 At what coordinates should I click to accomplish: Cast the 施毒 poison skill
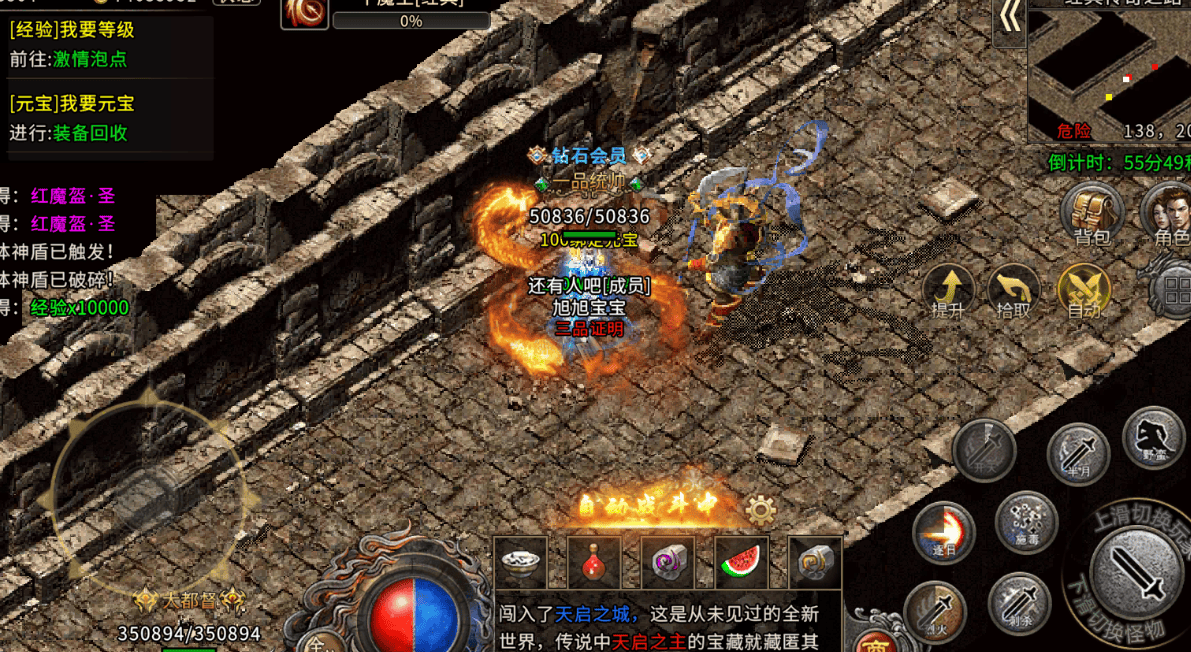pyautogui.click(x=1026, y=522)
